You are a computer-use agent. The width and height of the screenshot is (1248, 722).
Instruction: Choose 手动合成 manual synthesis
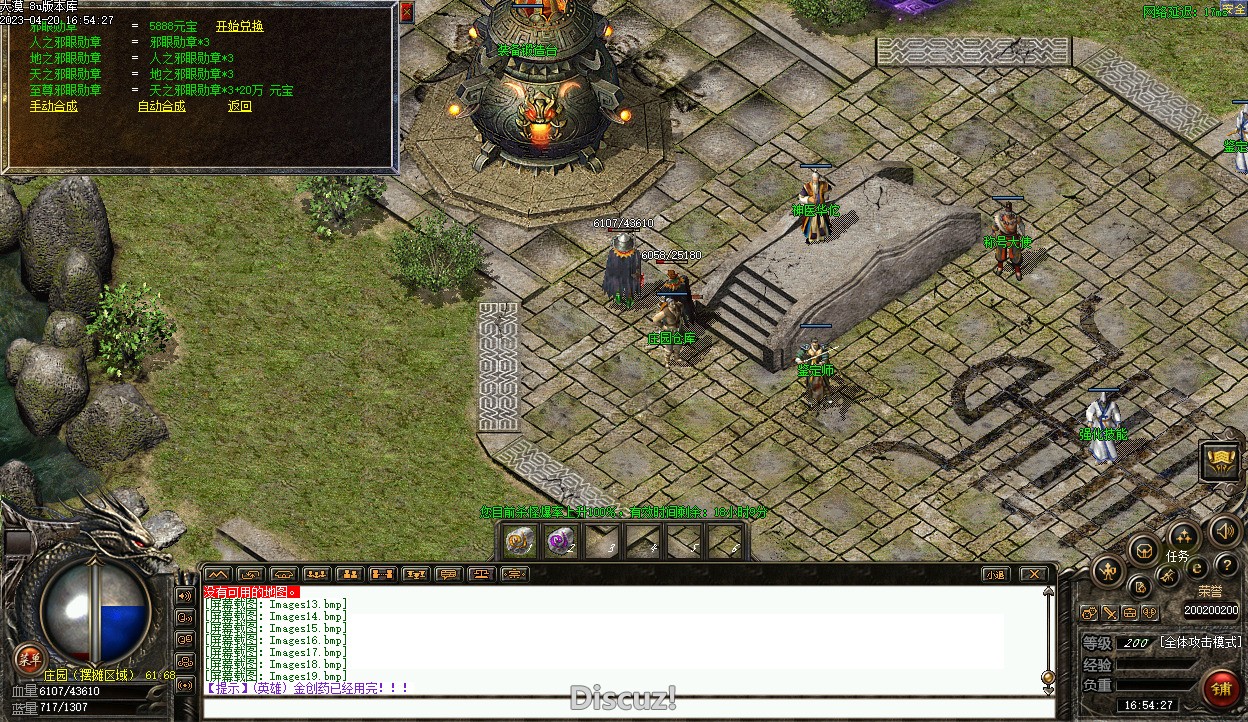(x=53, y=106)
